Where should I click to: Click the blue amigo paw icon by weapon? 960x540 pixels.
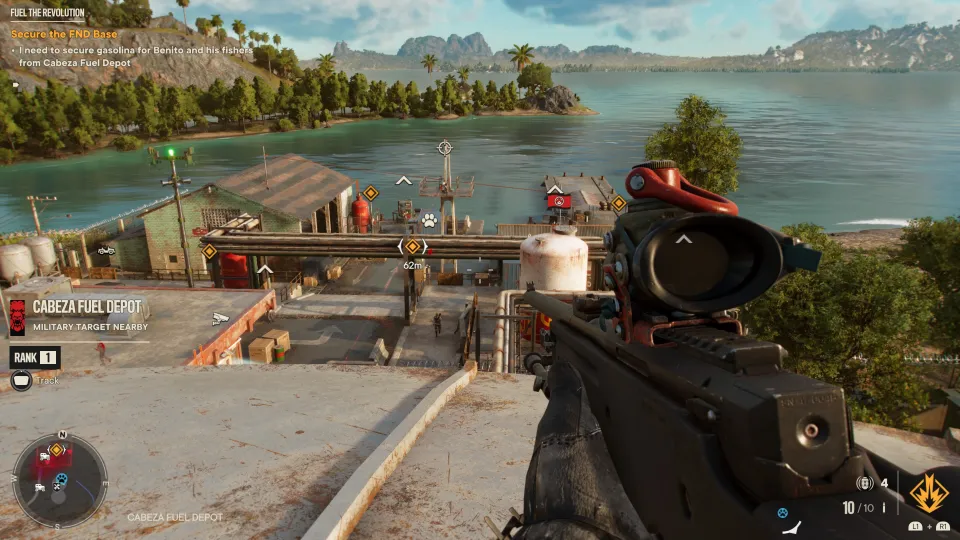pyautogui.click(x=783, y=513)
